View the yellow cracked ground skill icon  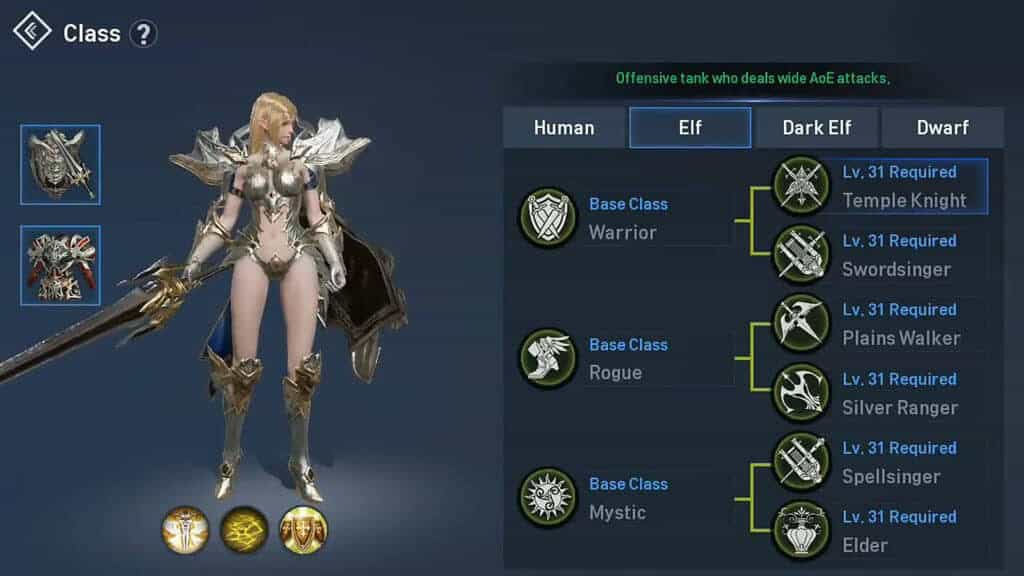tap(244, 529)
